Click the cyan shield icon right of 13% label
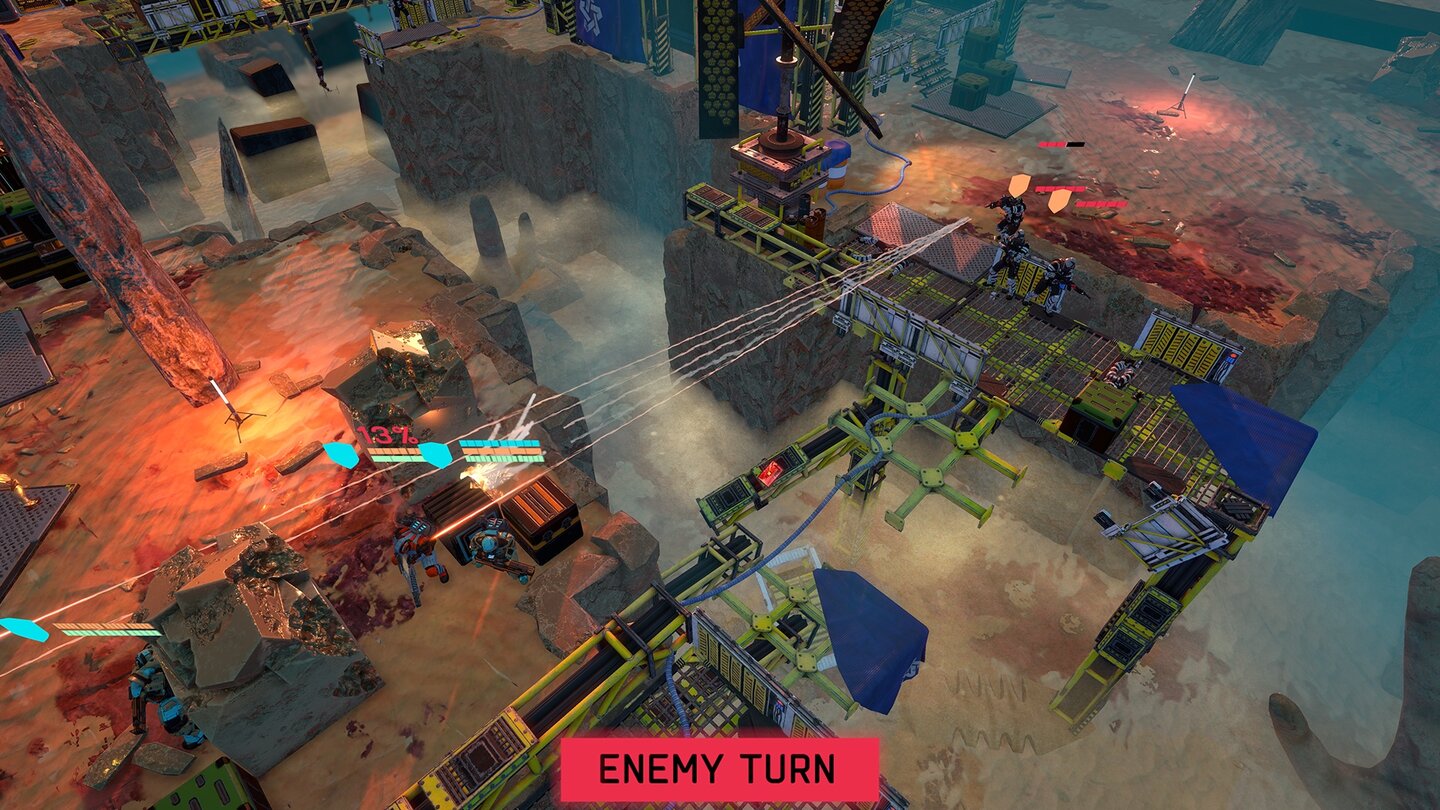This screenshot has height=810, width=1440. click(x=435, y=457)
